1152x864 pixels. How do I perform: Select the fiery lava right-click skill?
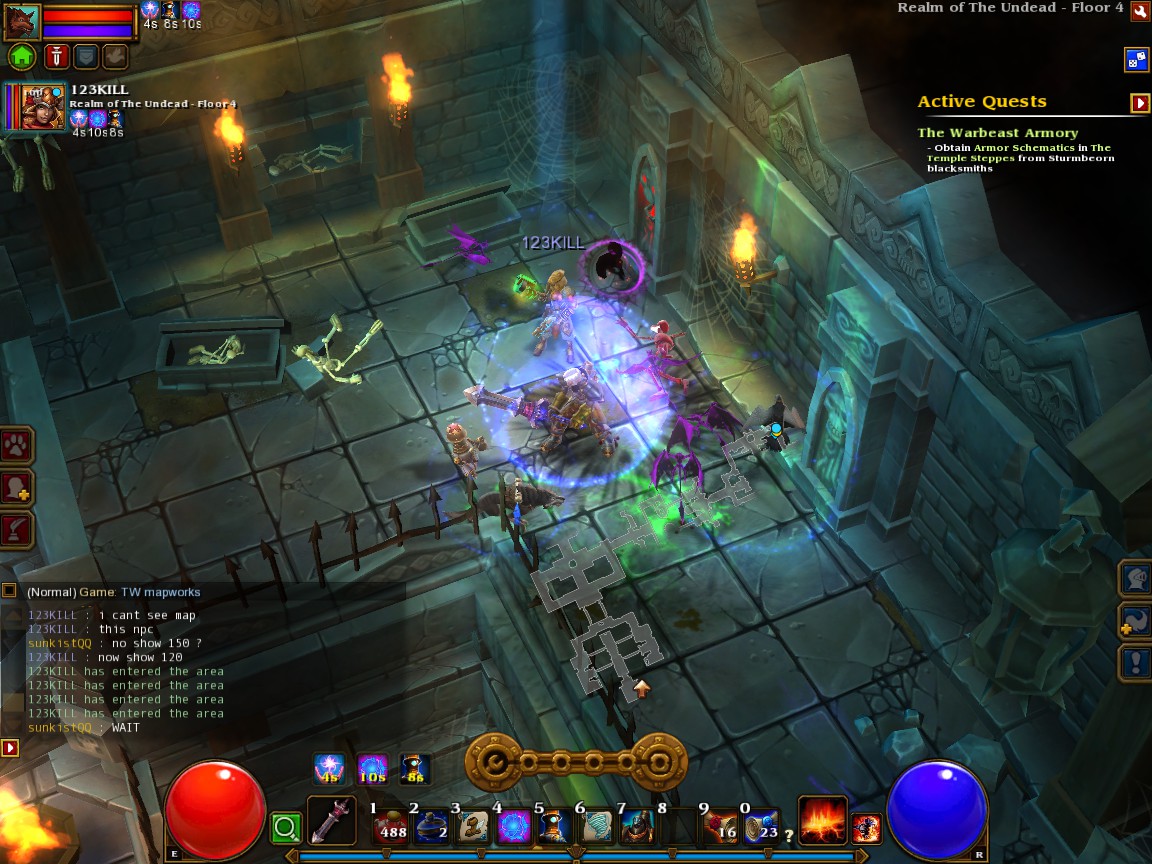[822, 820]
